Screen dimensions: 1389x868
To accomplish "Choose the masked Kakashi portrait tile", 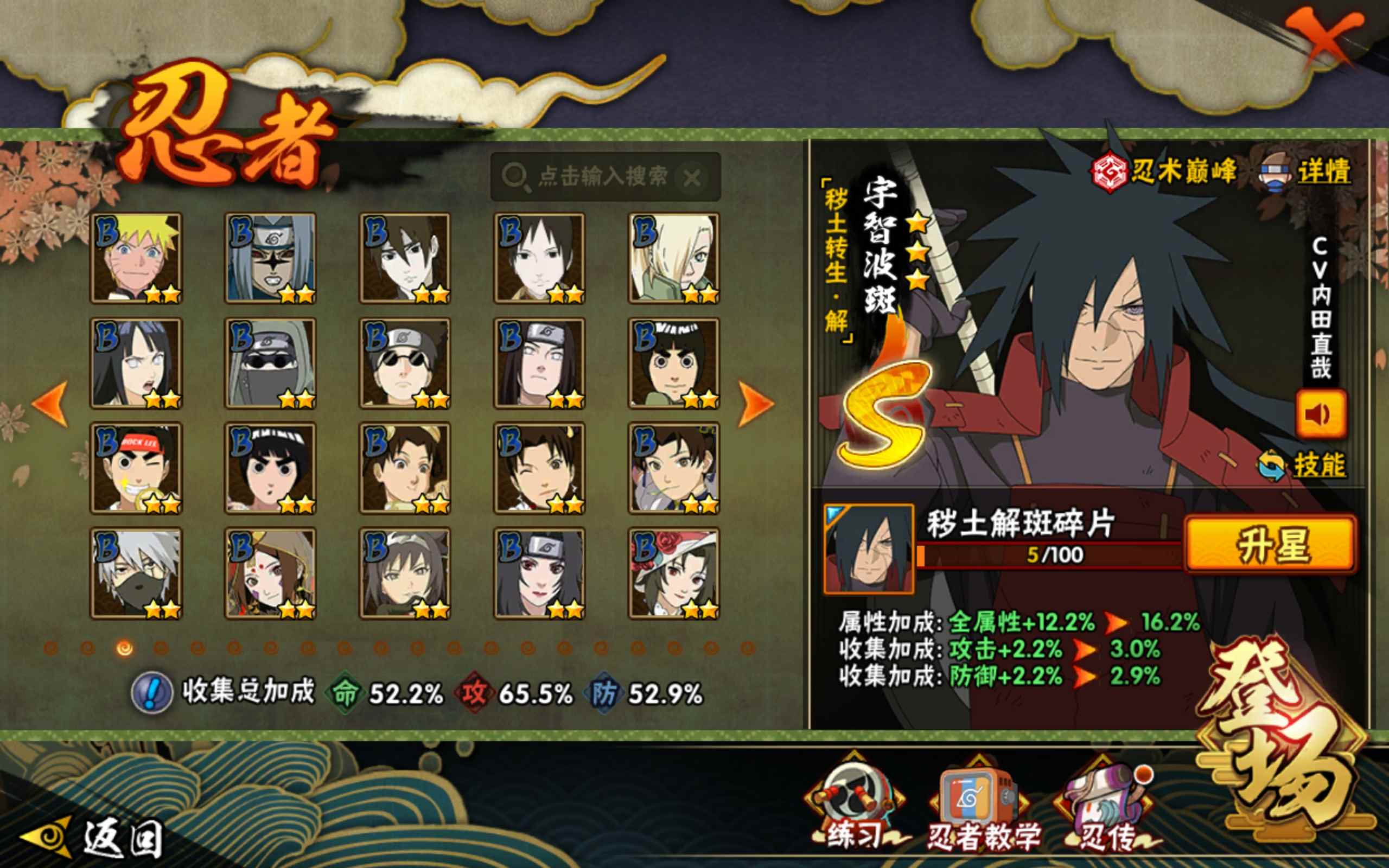I will point(136,572).
